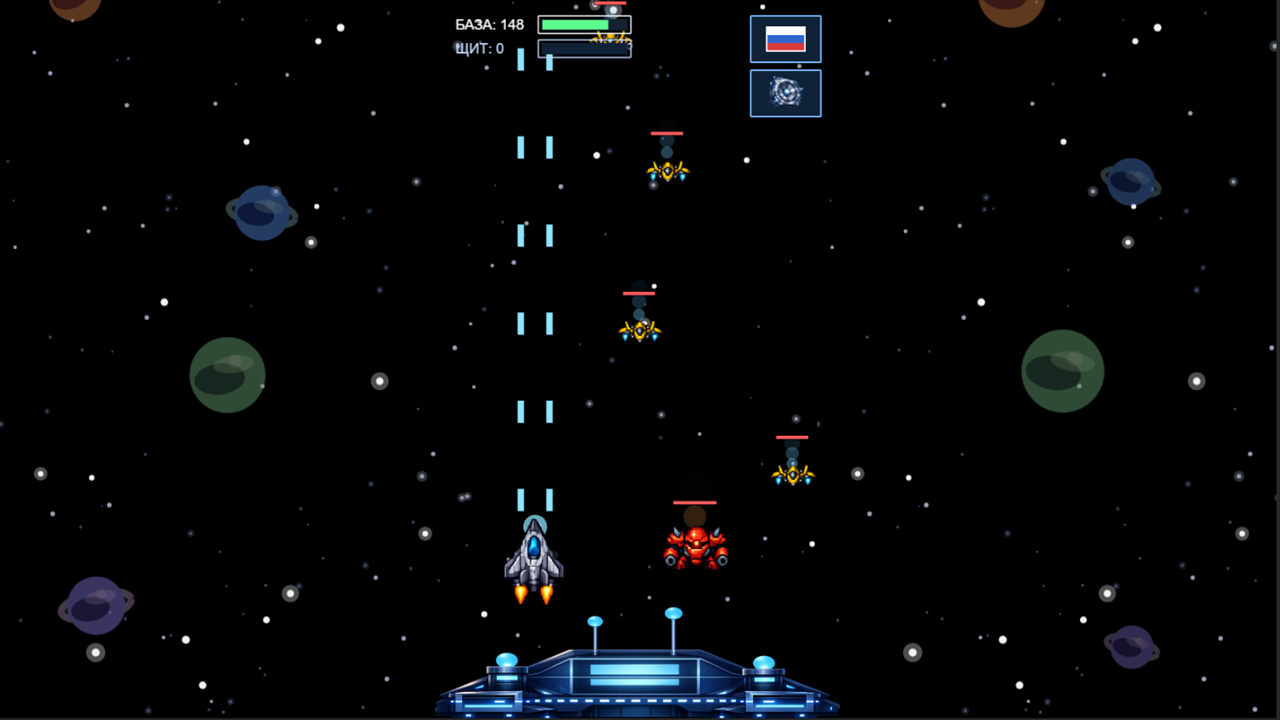The width and height of the screenshot is (1280, 720).
Task: Click the БАЗА: 148 label
Action: point(489,24)
